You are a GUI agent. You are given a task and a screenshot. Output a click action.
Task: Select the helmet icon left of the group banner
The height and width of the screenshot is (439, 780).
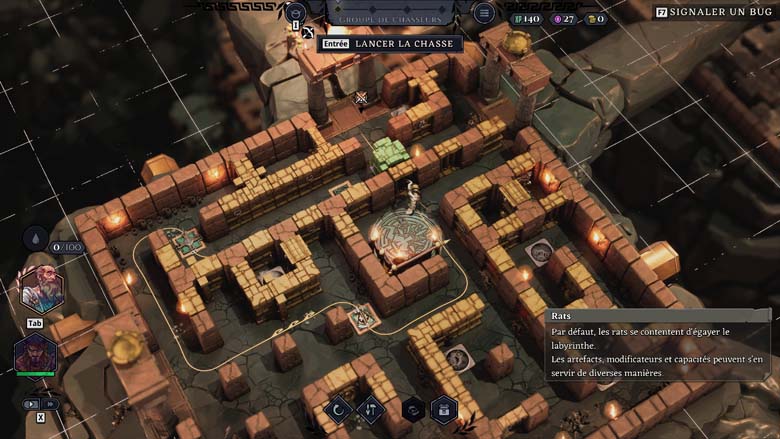click(x=295, y=13)
